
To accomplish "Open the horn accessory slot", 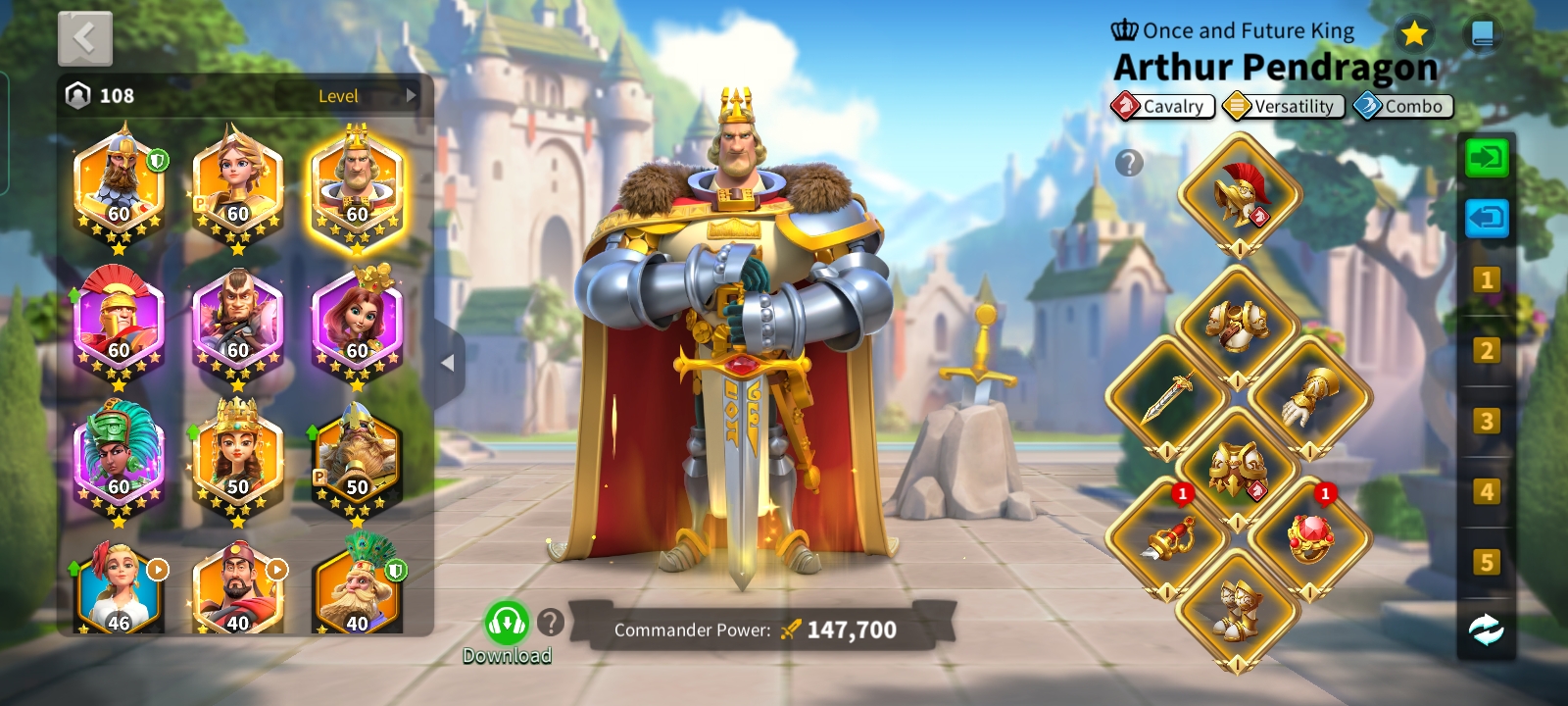I will 1167,537.
